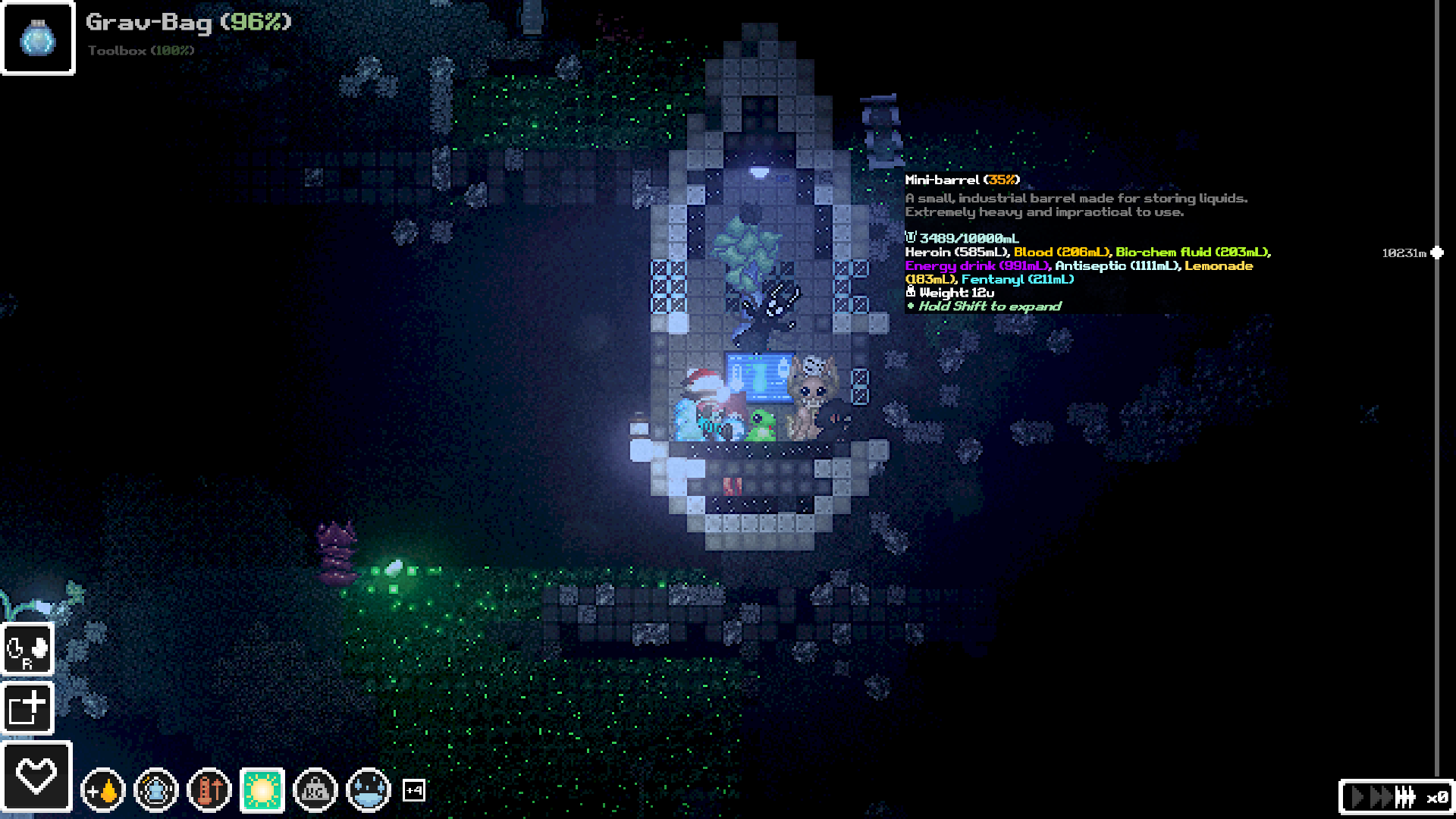
Task: Select the green sun status icon
Action: pos(262,791)
